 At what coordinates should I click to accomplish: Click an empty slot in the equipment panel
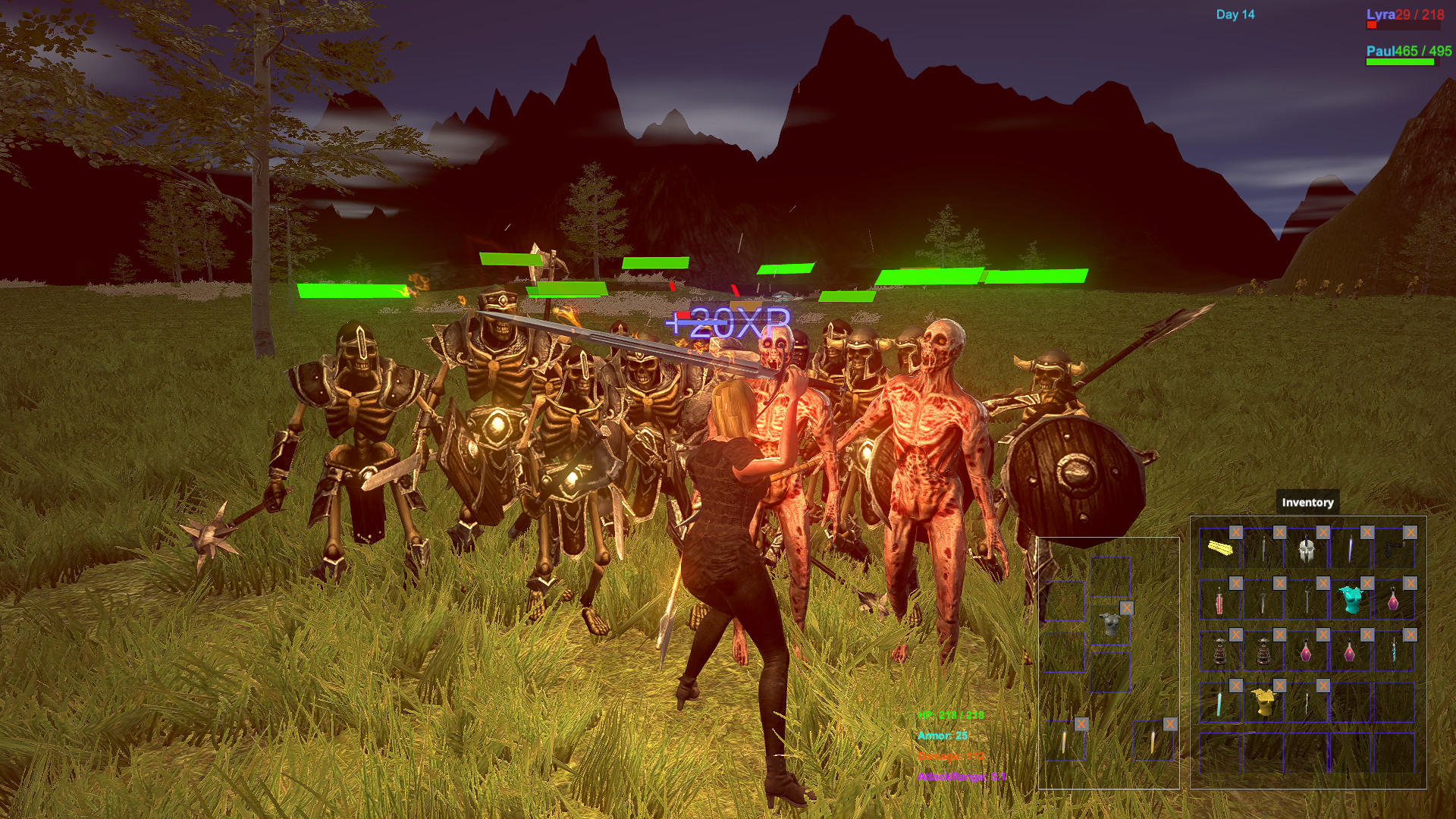coord(1062,600)
